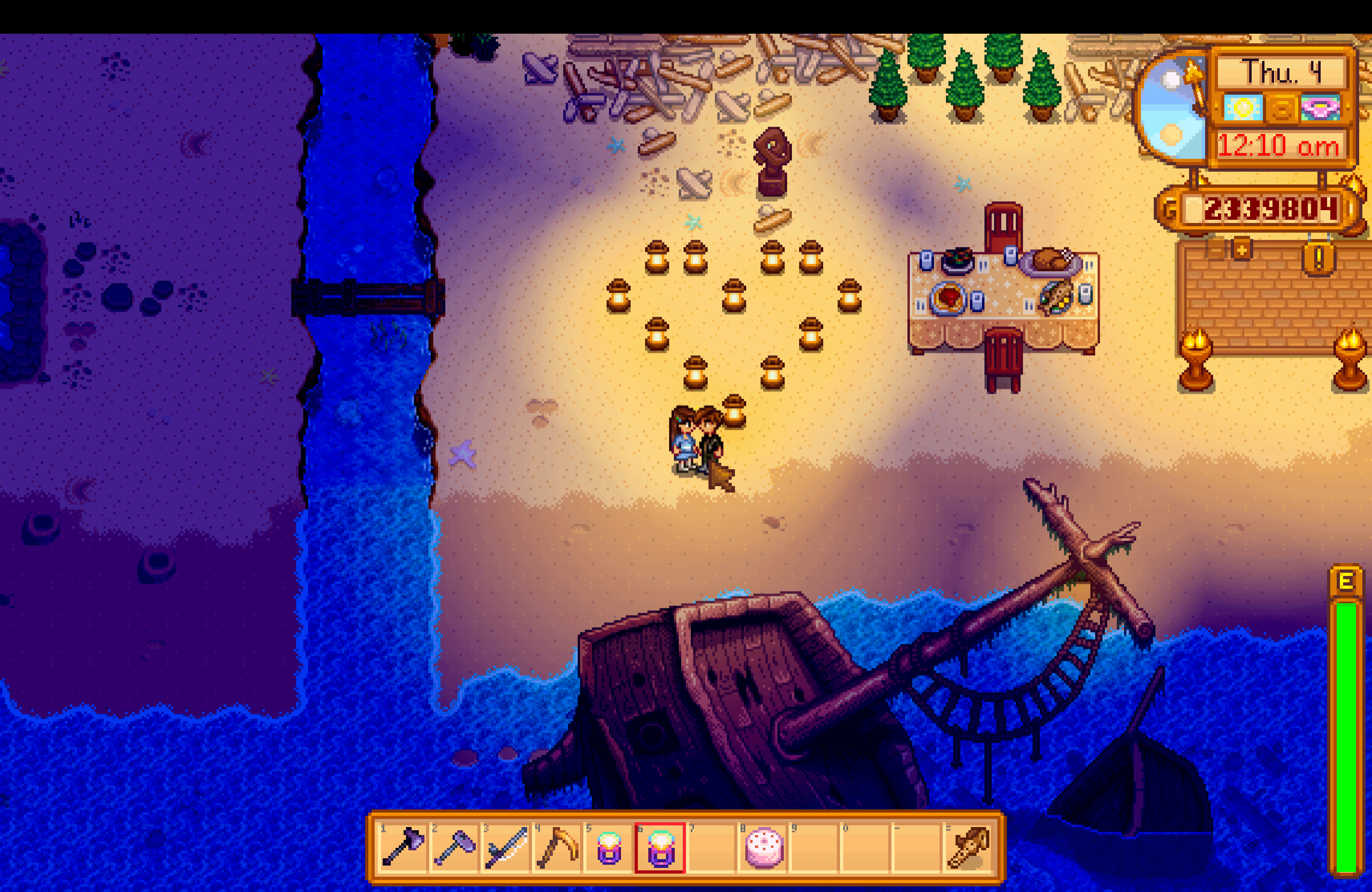Image resolution: width=1372 pixels, height=892 pixels.
Task: Select the hammer-shaped tool in slot 2
Action: pyautogui.click(x=454, y=847)
